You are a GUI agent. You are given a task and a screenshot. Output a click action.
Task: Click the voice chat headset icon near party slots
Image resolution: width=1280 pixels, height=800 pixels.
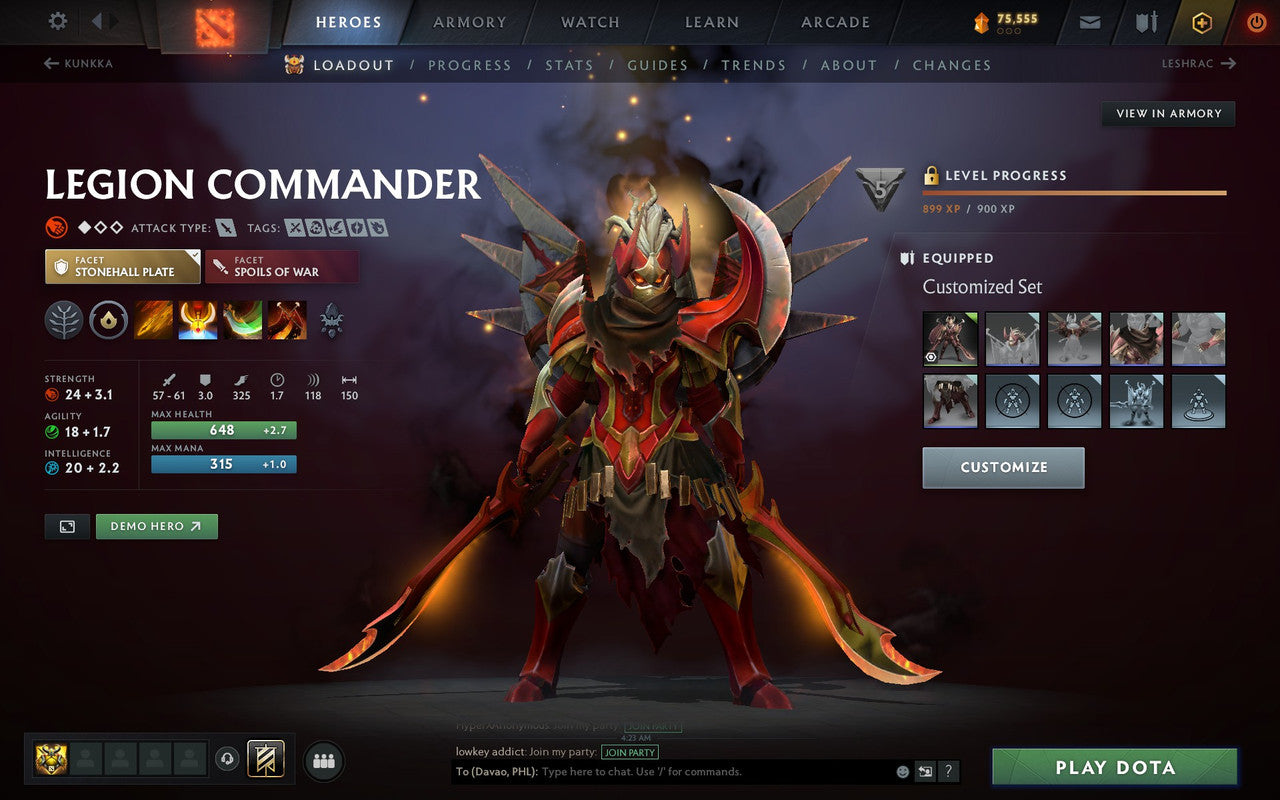(x=228, y=760)
